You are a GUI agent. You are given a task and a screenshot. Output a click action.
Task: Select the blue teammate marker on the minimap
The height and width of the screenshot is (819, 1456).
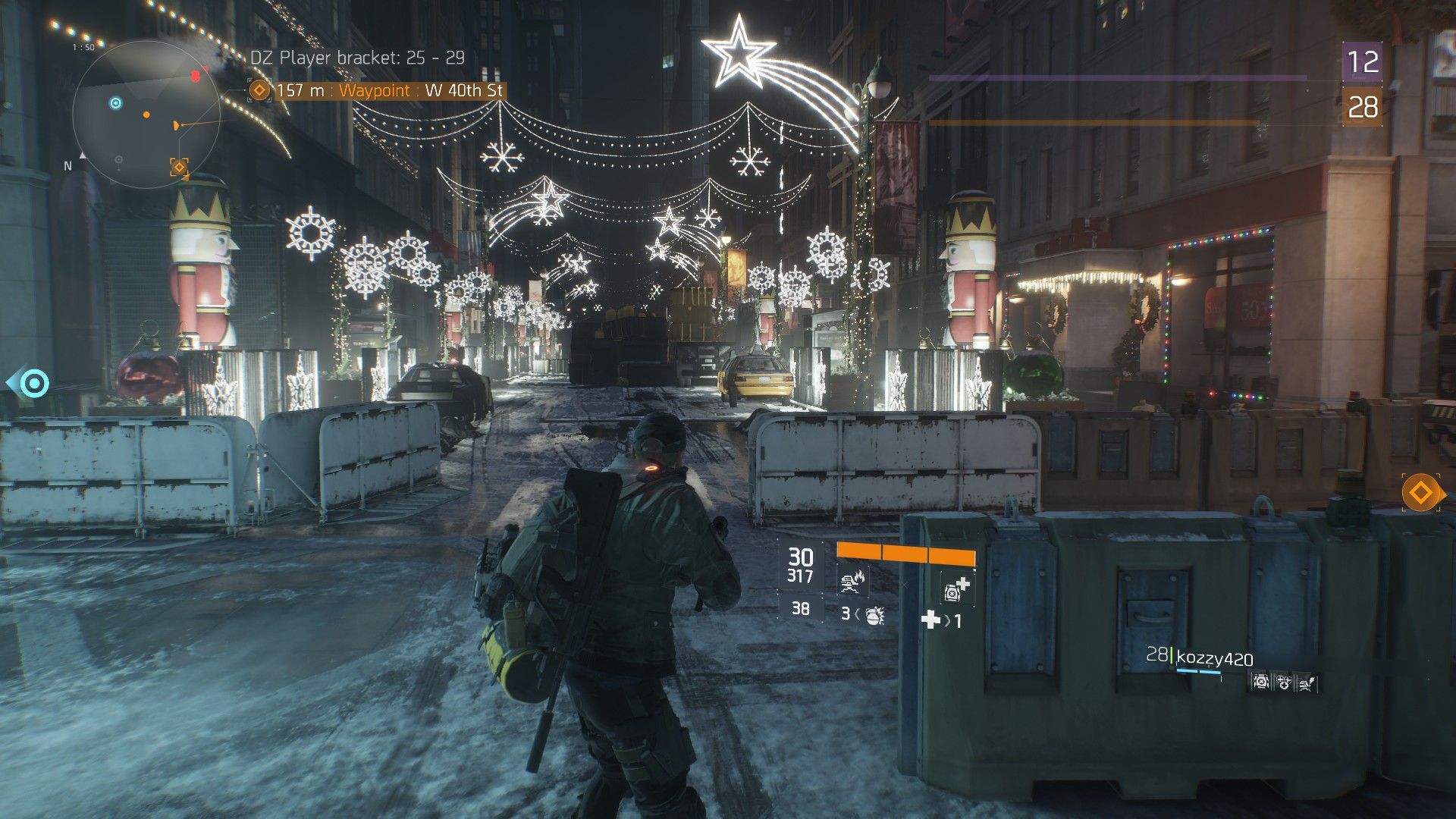(x=115, y=103)
